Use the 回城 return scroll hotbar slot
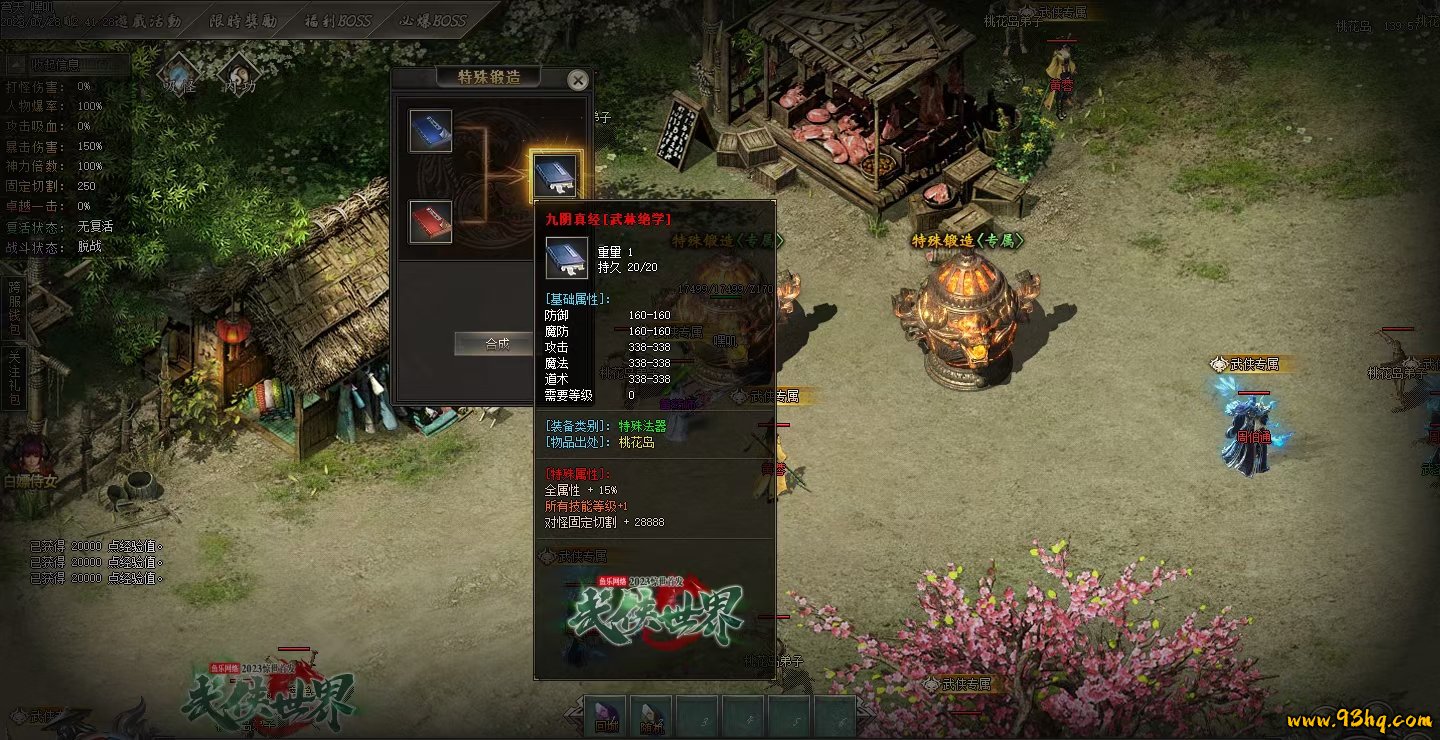The height and width of the screenshot is (740, 1440). pos(606,716)
